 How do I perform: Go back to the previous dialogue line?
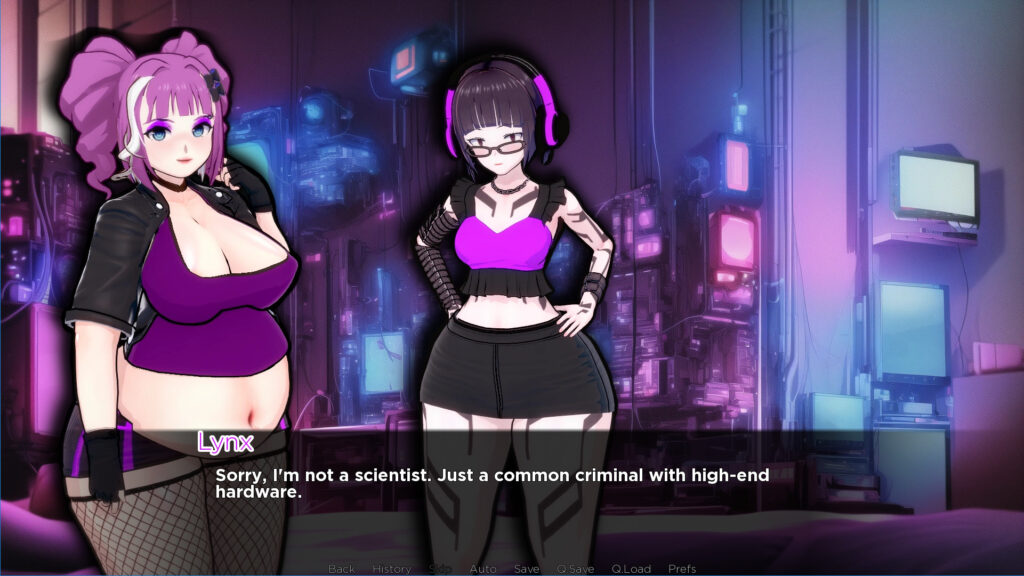tap(341, 569)
